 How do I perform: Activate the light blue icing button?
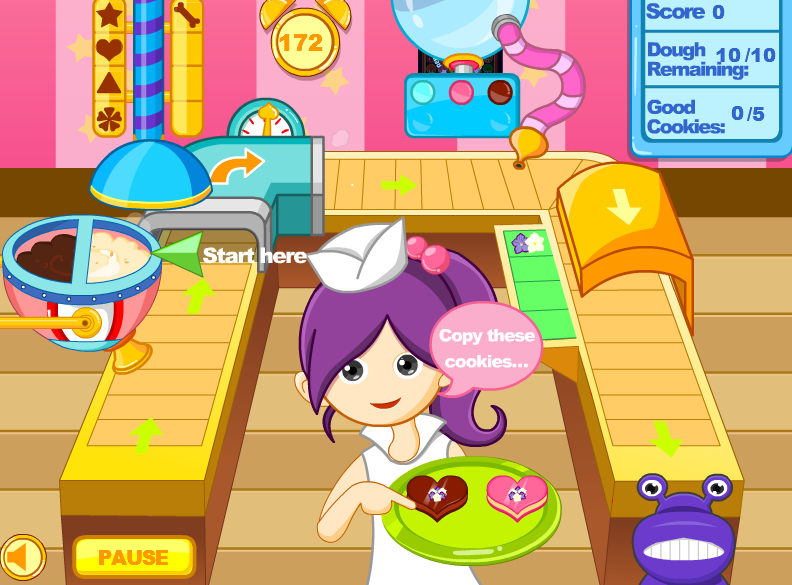click(x=424, y=93)
